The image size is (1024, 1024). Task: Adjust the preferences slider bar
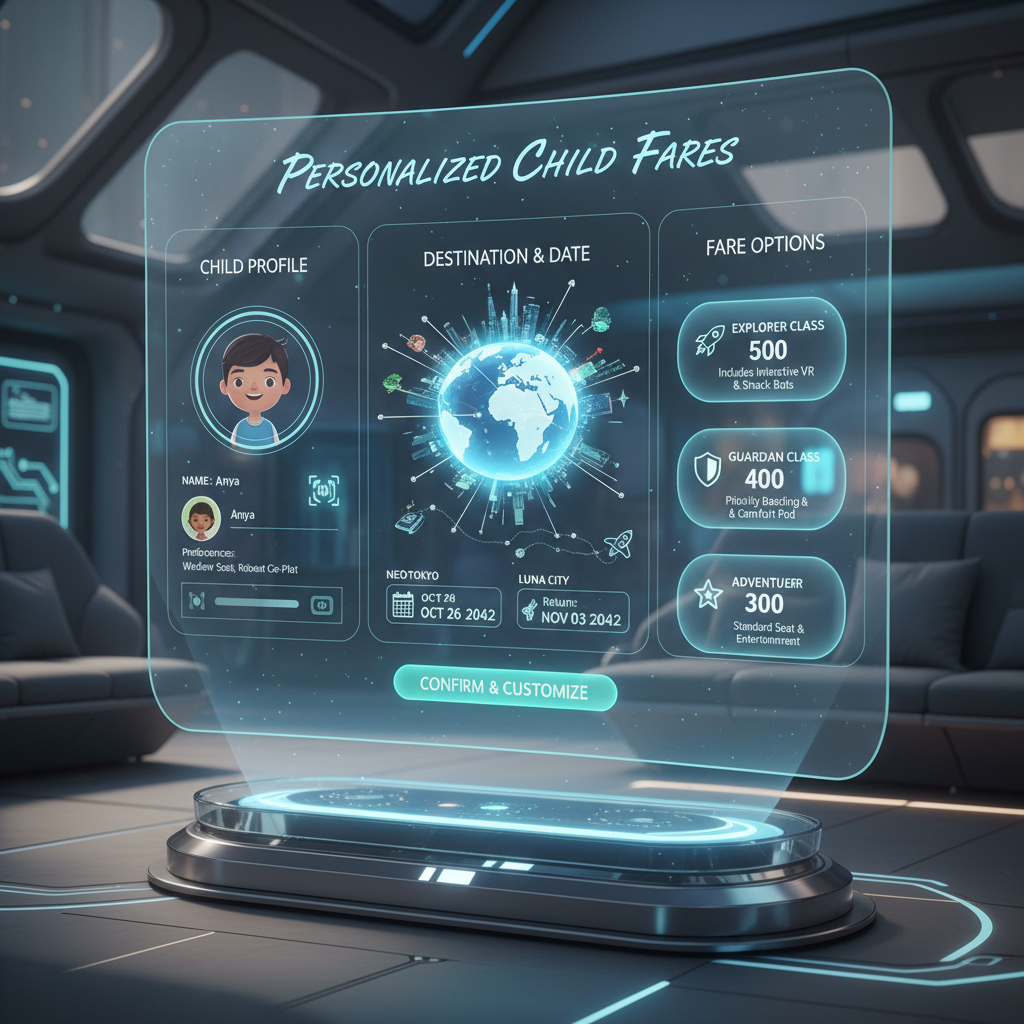[257, 603]
